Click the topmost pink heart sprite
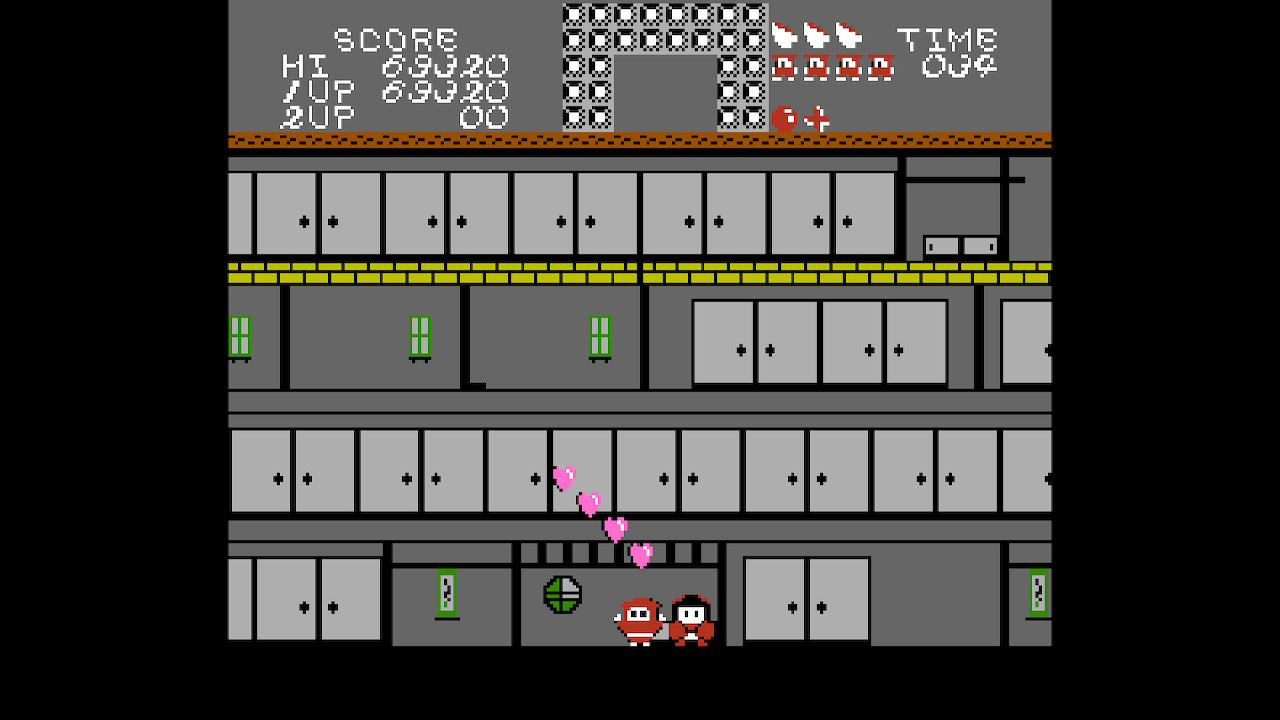This screenshot has width=1280, height=720. (563, 478)
